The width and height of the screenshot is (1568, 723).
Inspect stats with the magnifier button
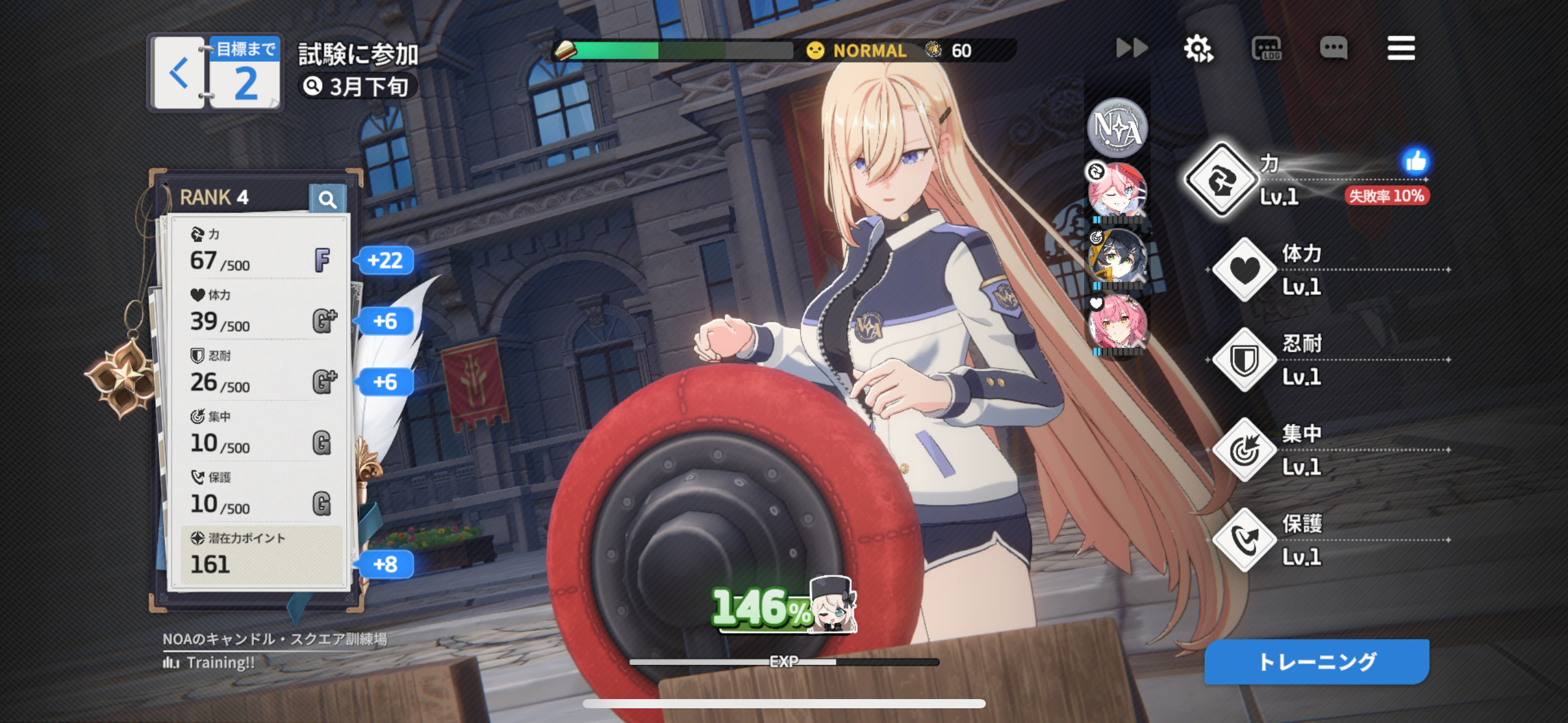pyautogui.click(x=328, y=199)
